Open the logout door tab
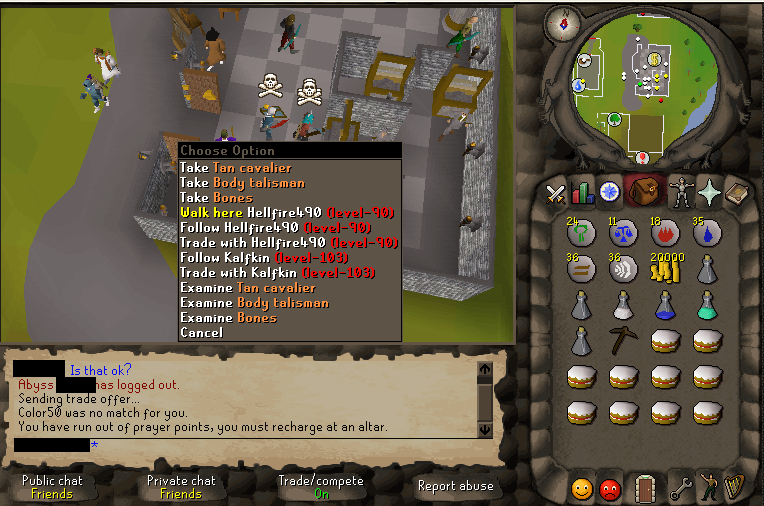The height and width of the screenshot is (506, 764). [645, 488]
